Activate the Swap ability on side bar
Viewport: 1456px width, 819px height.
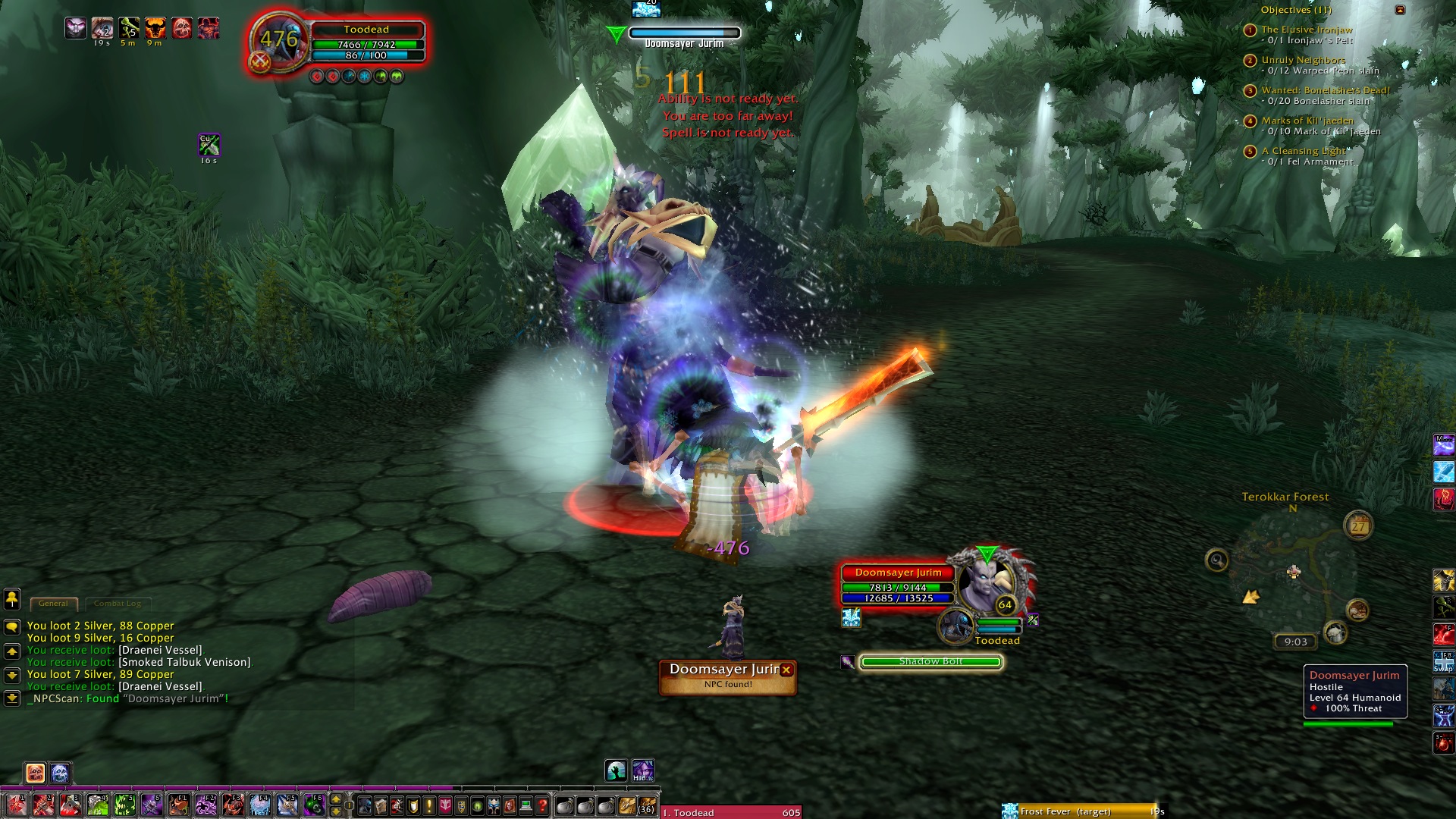(1443, 661)
